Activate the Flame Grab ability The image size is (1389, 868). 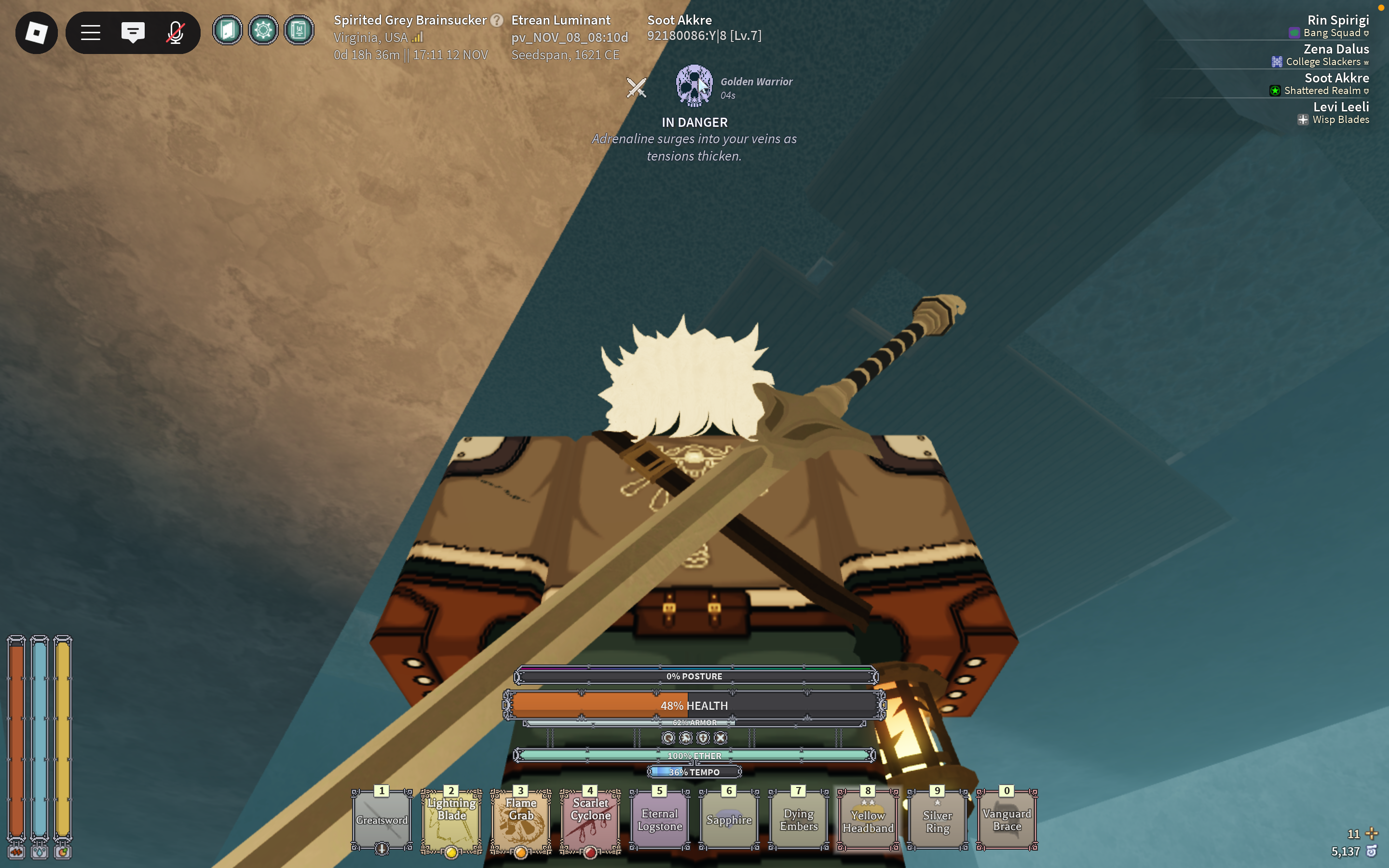(x=520, y=820)
